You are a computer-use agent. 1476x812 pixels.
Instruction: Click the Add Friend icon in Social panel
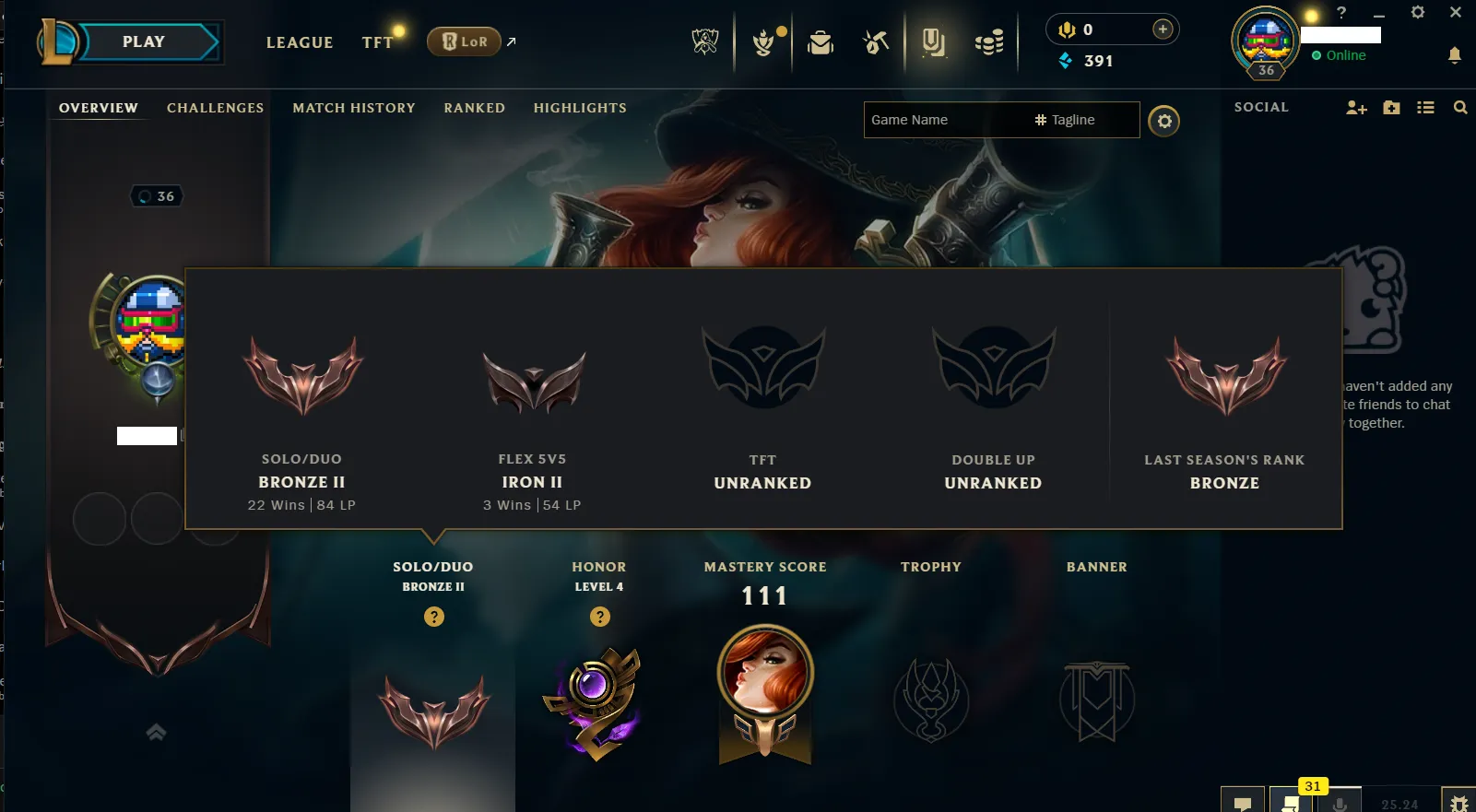(1355, 108)
